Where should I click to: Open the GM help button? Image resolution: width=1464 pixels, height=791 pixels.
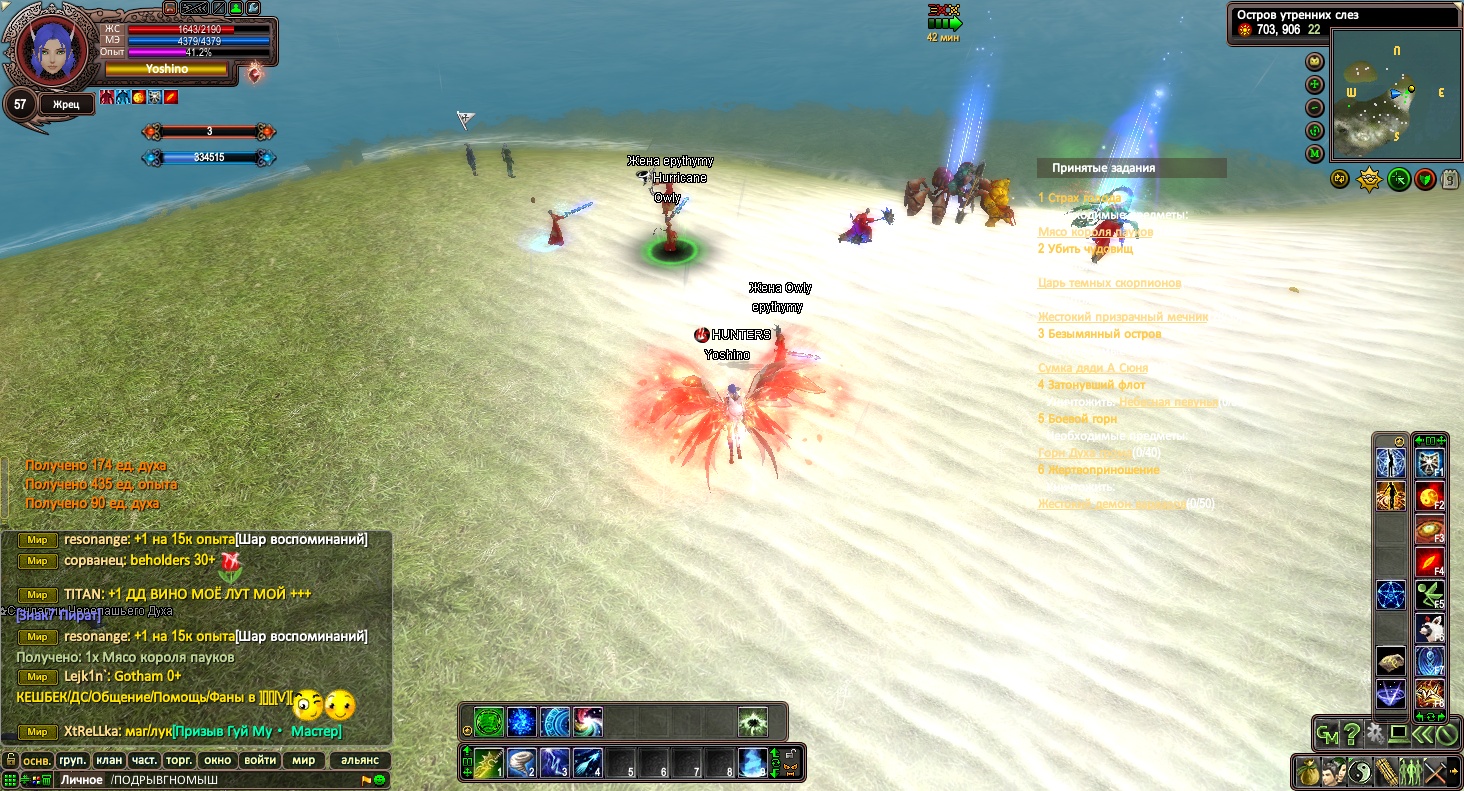[x=1327, y=735]
